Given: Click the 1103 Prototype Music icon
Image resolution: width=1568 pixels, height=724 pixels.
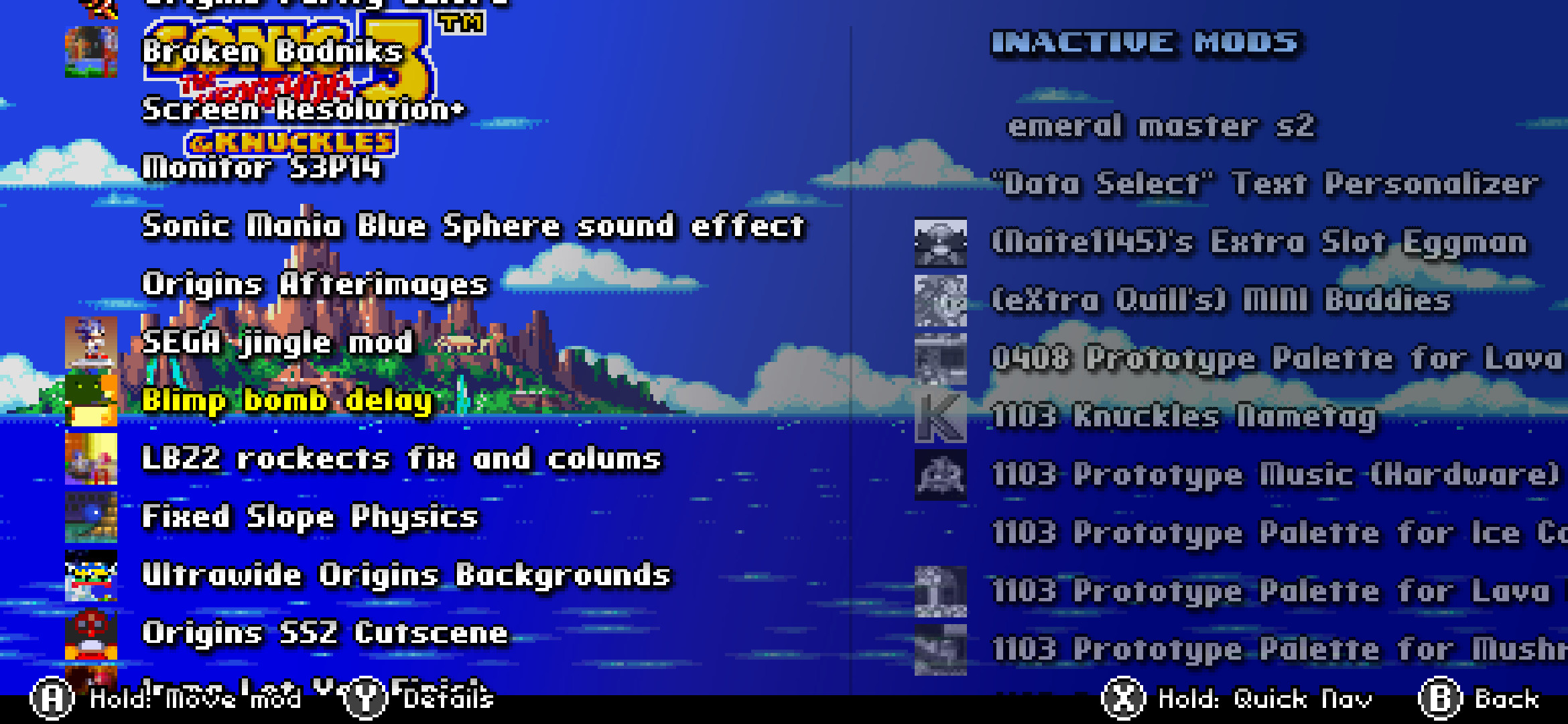Looking at the screenshot, I should click(x=941, y=475).
